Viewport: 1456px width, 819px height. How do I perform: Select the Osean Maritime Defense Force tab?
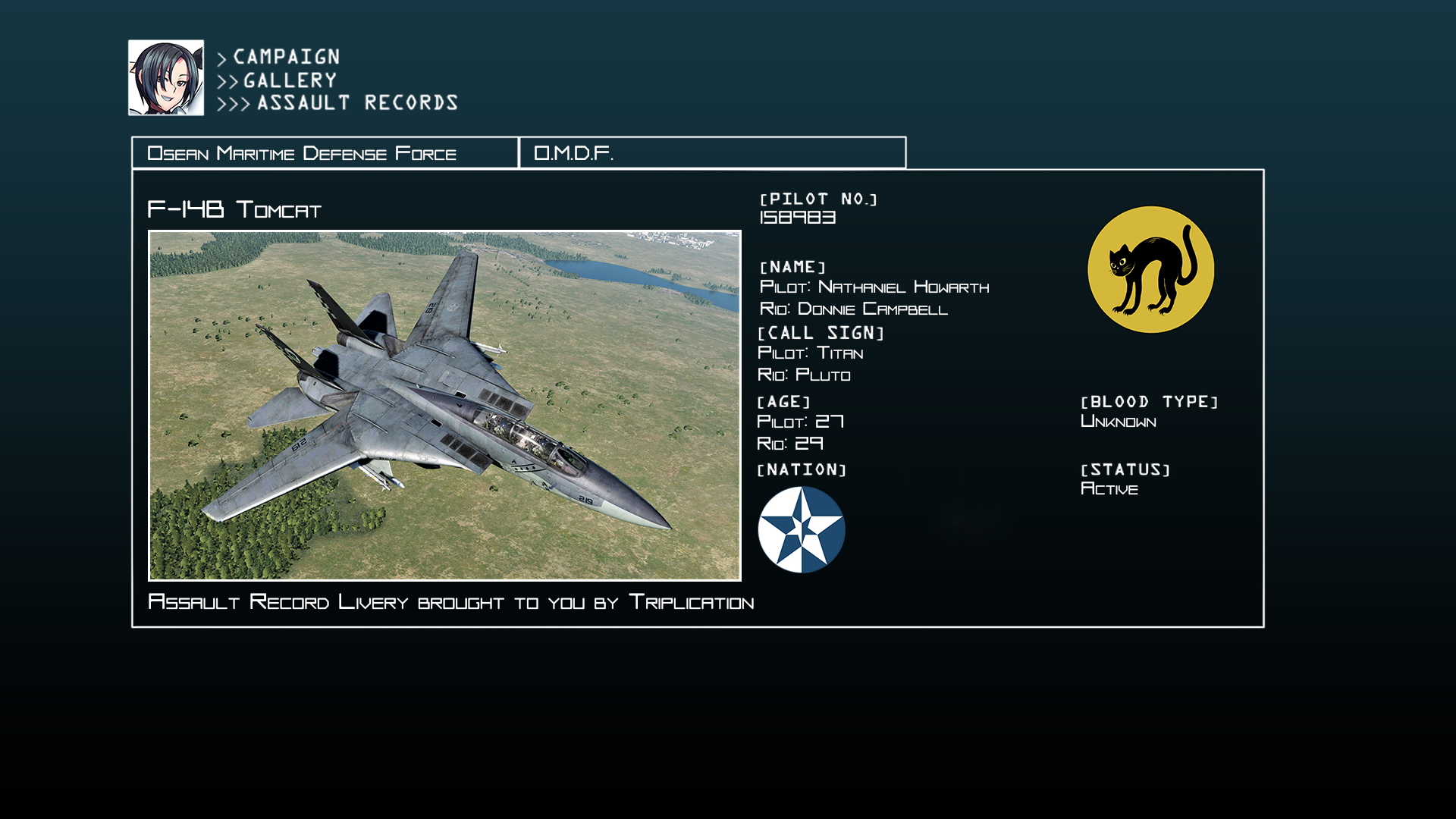tap(325, 152)
